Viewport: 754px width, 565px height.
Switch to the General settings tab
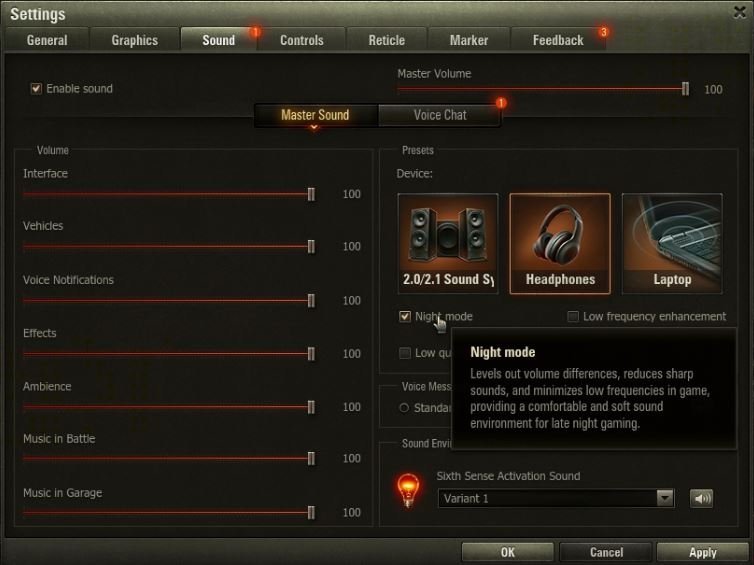(x=47, y=40)
